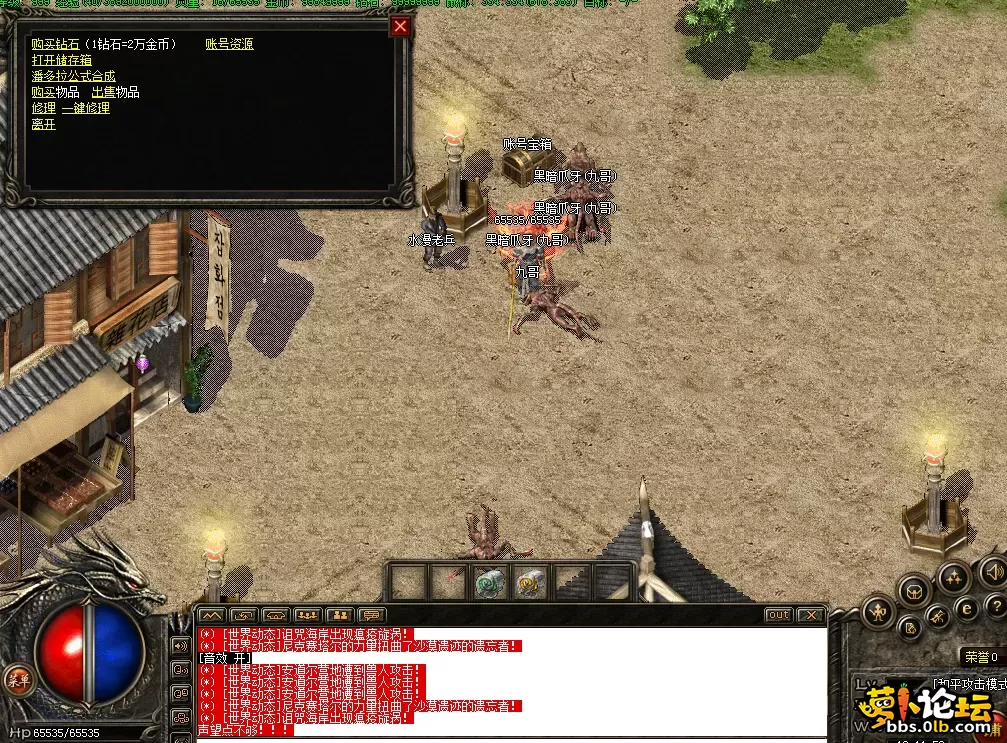The height and width of the screenshot is (743, 1007).
Task: Choose the 一键修理 one-click repair option
Action: pos(85,108)
